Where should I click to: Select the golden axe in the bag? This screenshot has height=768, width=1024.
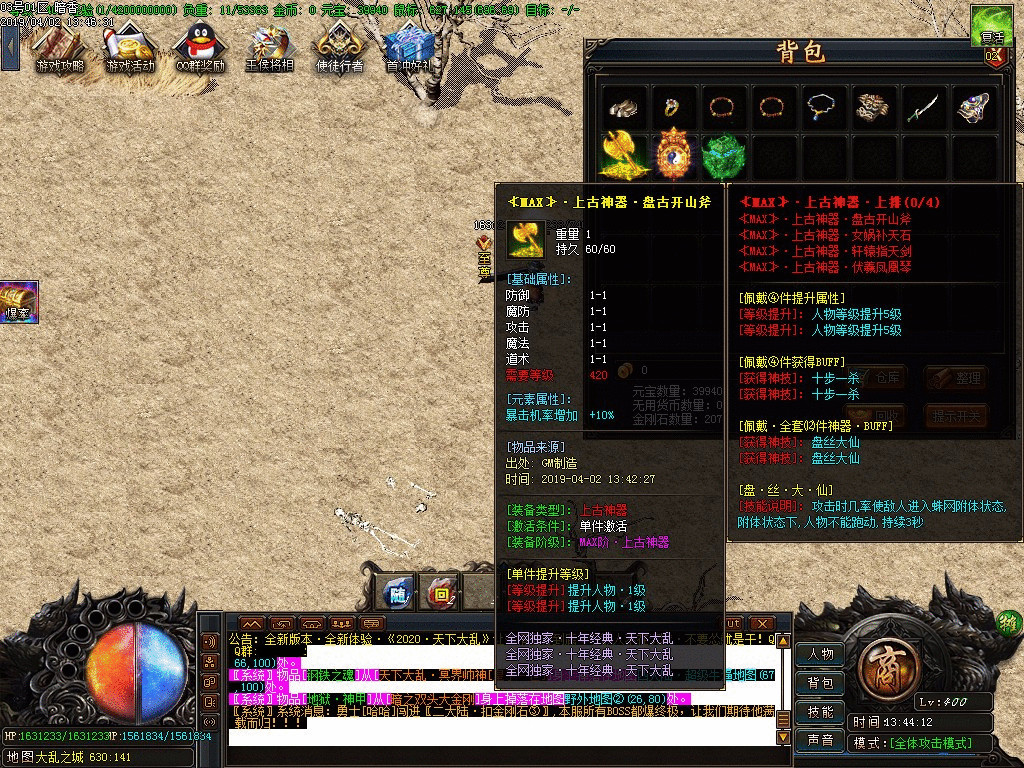[625, 156]
